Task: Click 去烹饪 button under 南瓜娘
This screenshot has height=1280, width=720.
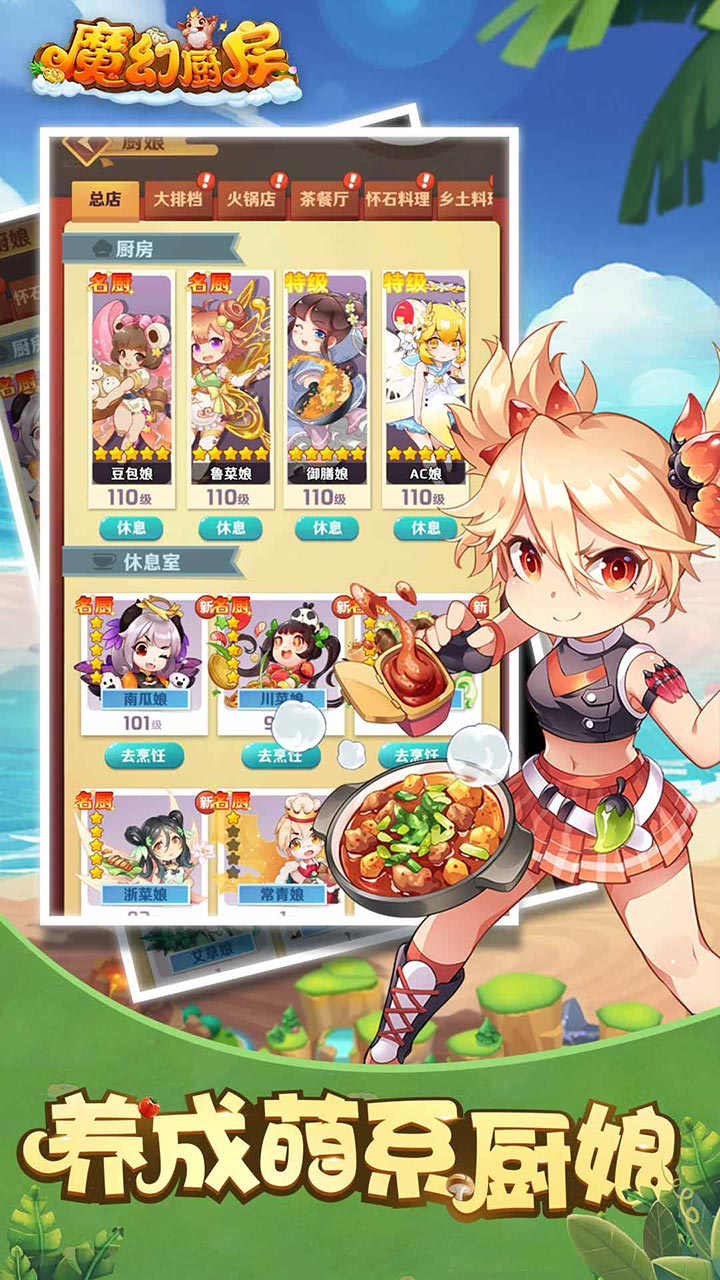Action: tap(144, 755)
